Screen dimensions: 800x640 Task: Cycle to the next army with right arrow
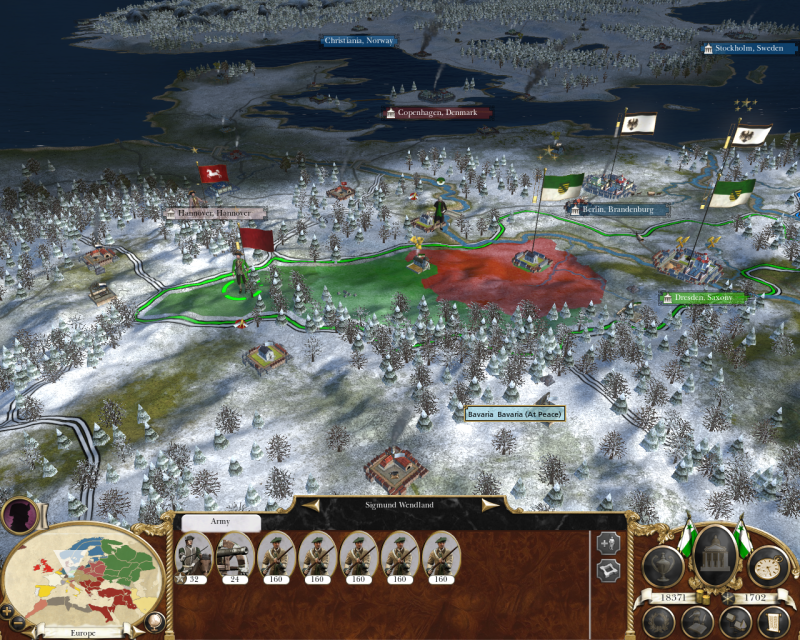[490, 506]
